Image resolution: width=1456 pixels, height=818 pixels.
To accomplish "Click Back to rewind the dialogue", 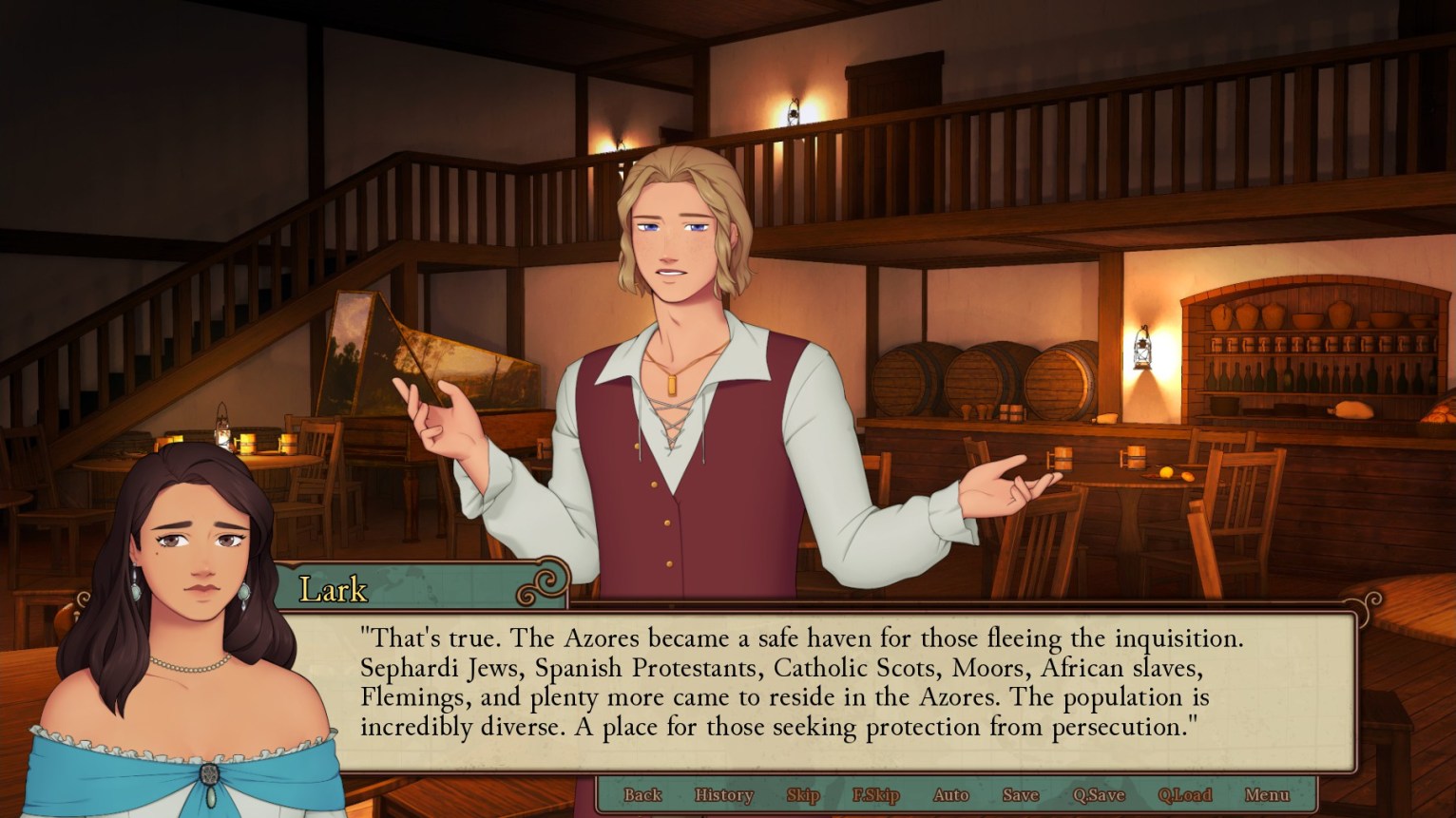I will [x=642, y=795].
